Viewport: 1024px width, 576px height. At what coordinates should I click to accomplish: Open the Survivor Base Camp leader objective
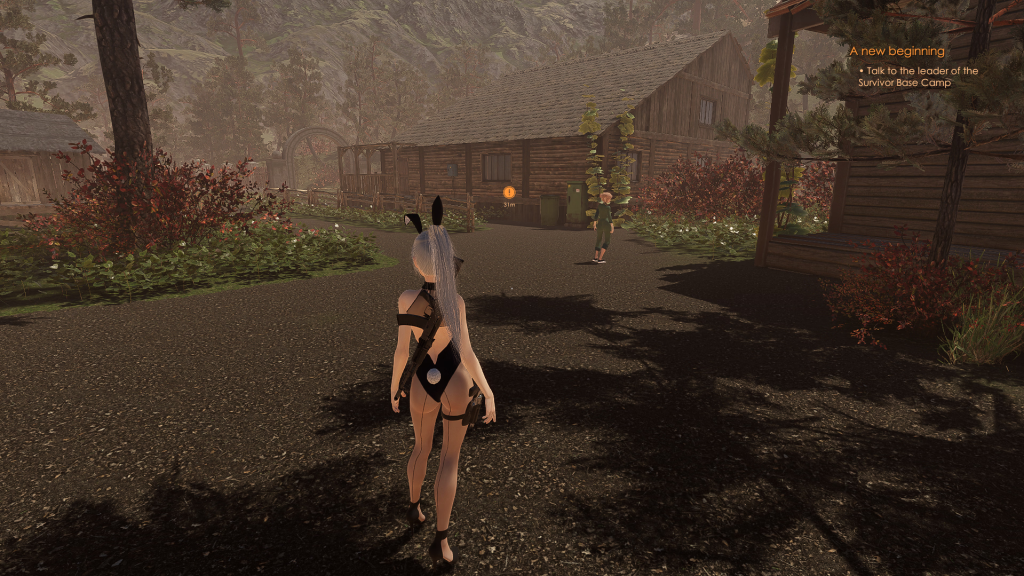click(917, 76)
